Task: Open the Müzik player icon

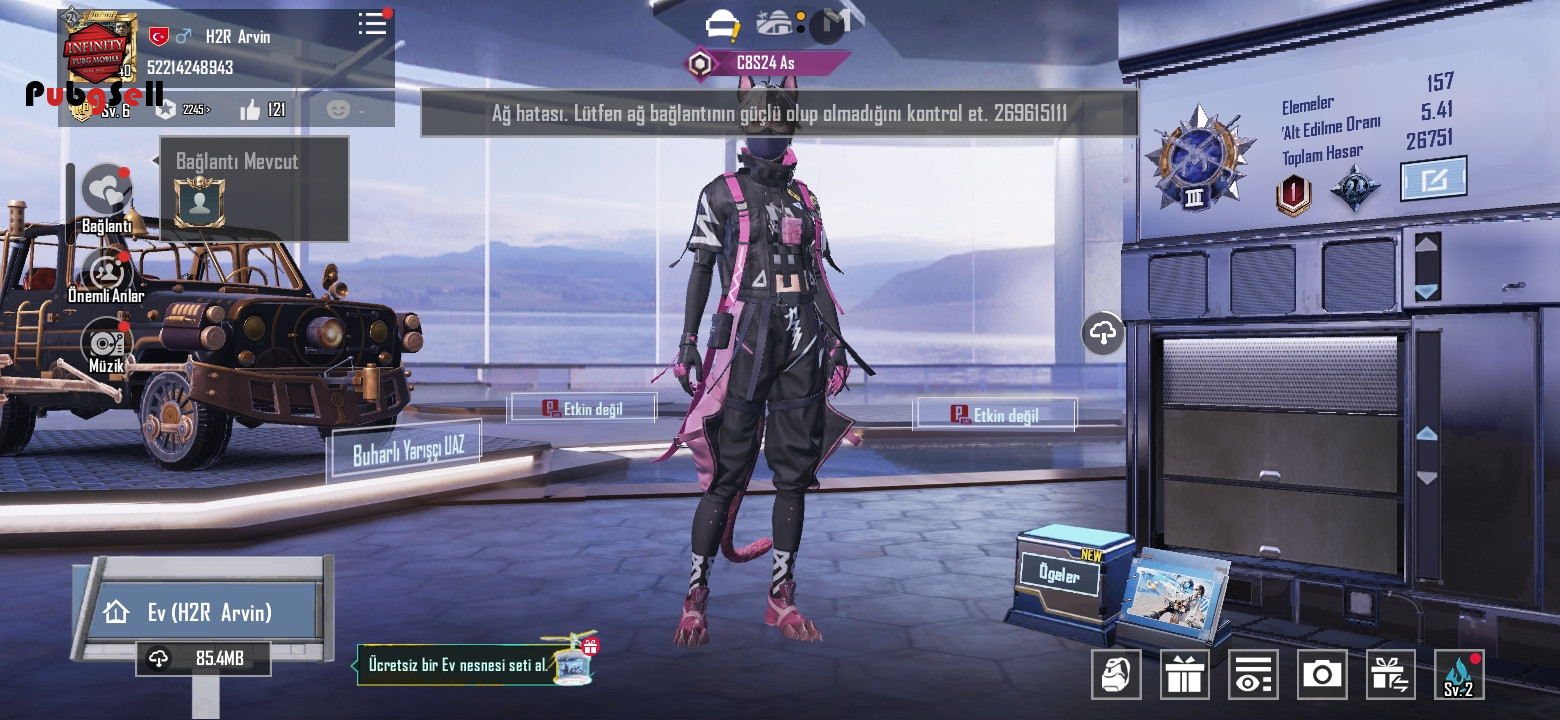Action: pyautogui.click(x=106, y=344)
